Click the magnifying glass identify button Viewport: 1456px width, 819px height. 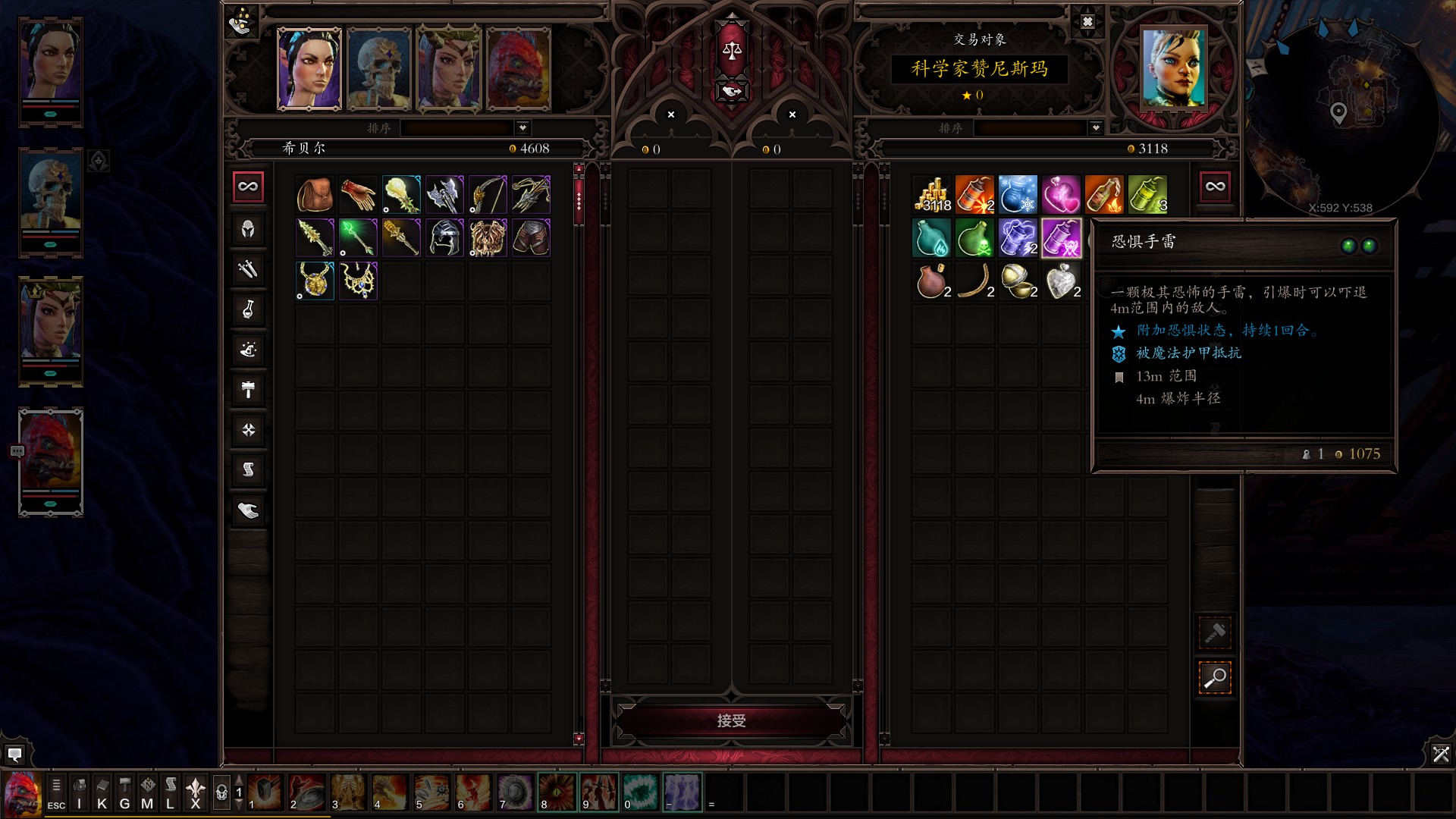pos(1215,677)
